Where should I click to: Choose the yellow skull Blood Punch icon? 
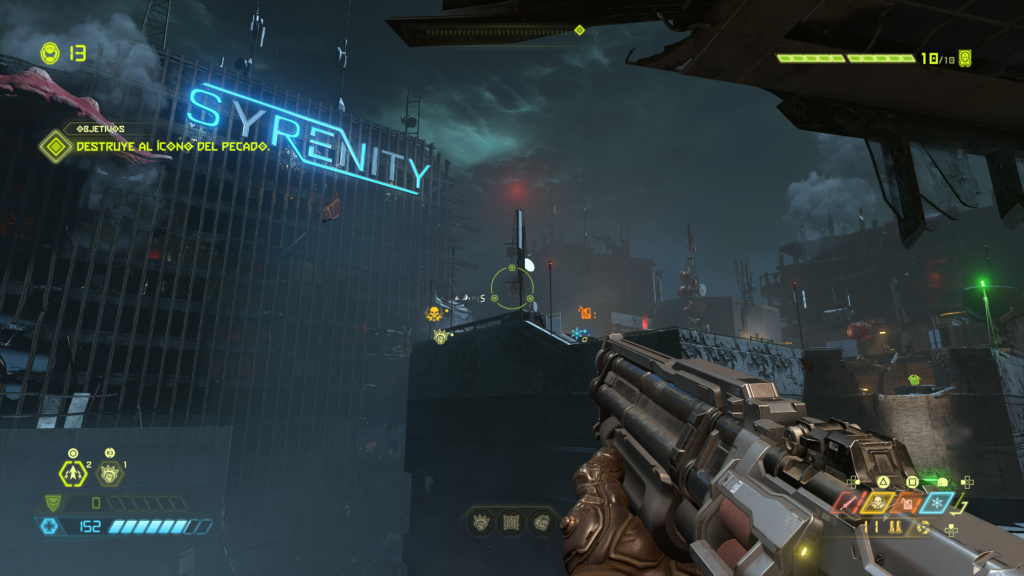pos(877,503)
